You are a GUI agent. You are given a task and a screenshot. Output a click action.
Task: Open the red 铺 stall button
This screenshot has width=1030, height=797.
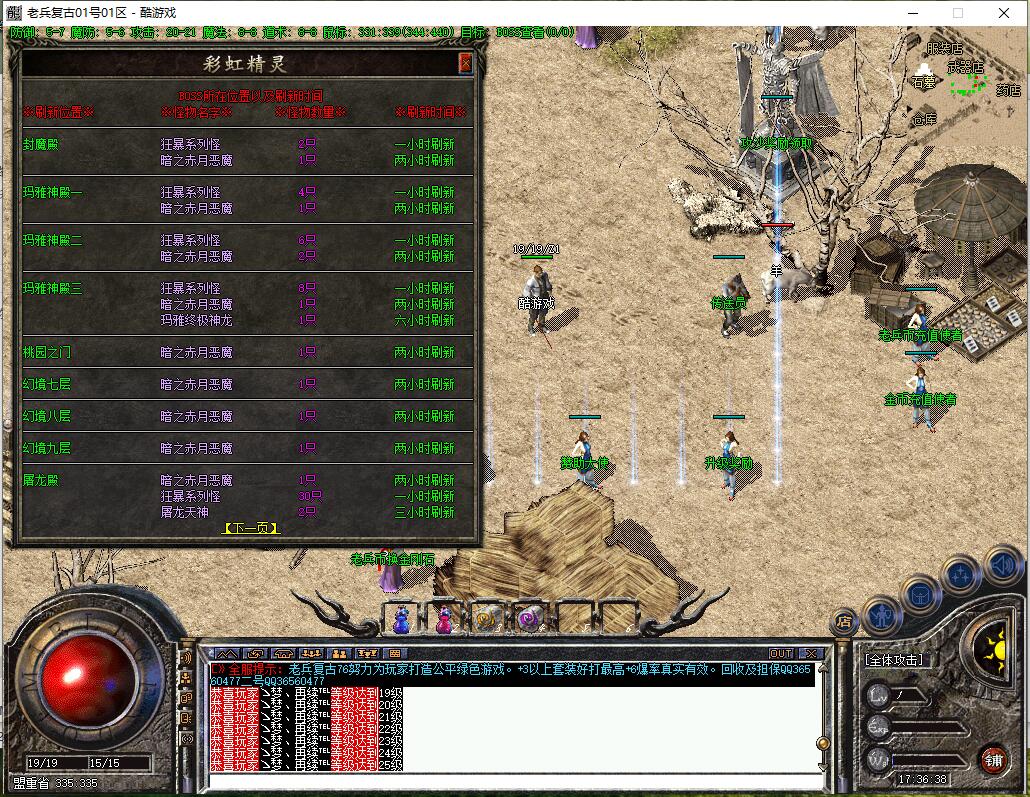993,759
